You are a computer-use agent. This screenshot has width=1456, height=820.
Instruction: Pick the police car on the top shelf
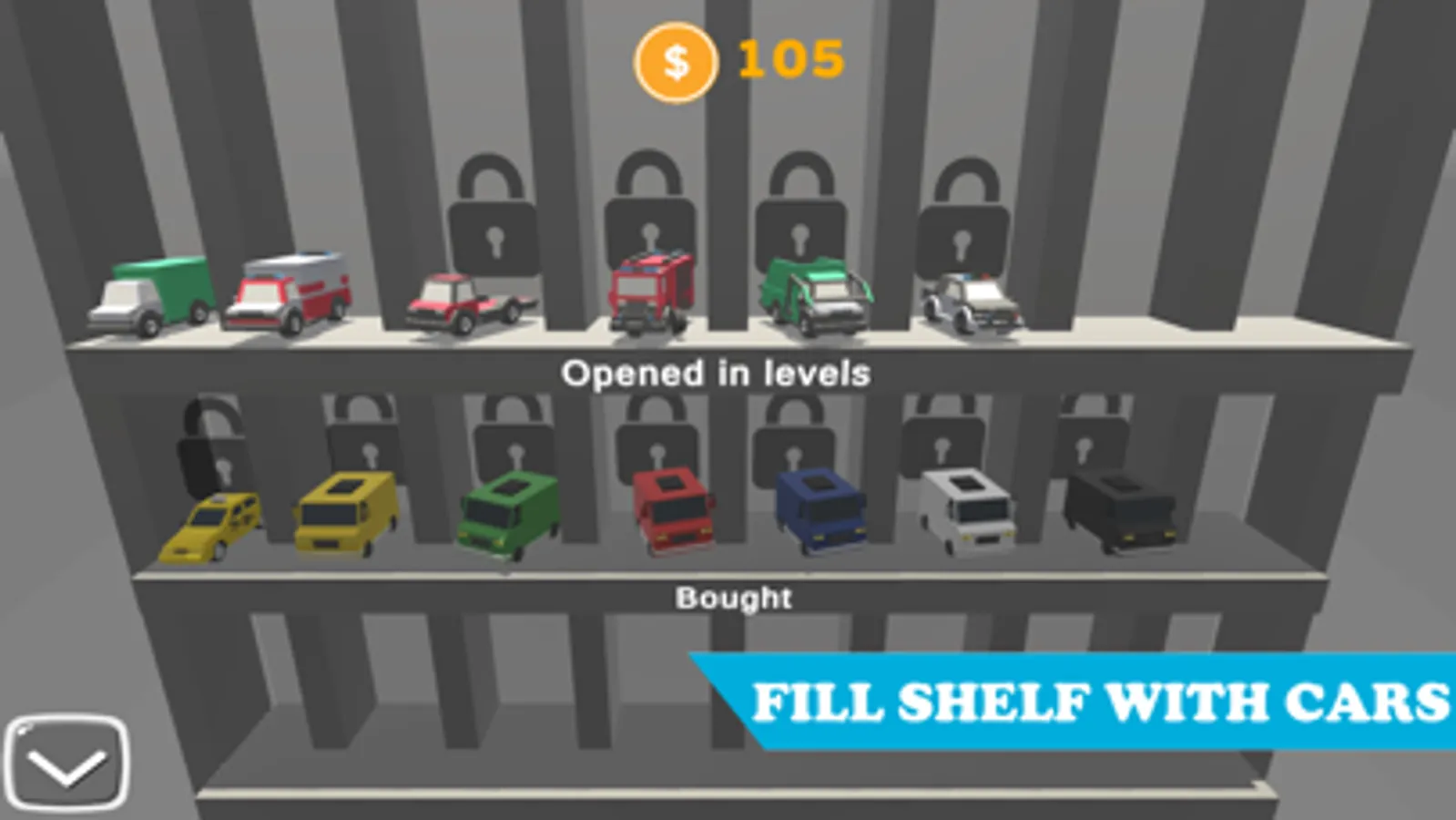[970, 301]
